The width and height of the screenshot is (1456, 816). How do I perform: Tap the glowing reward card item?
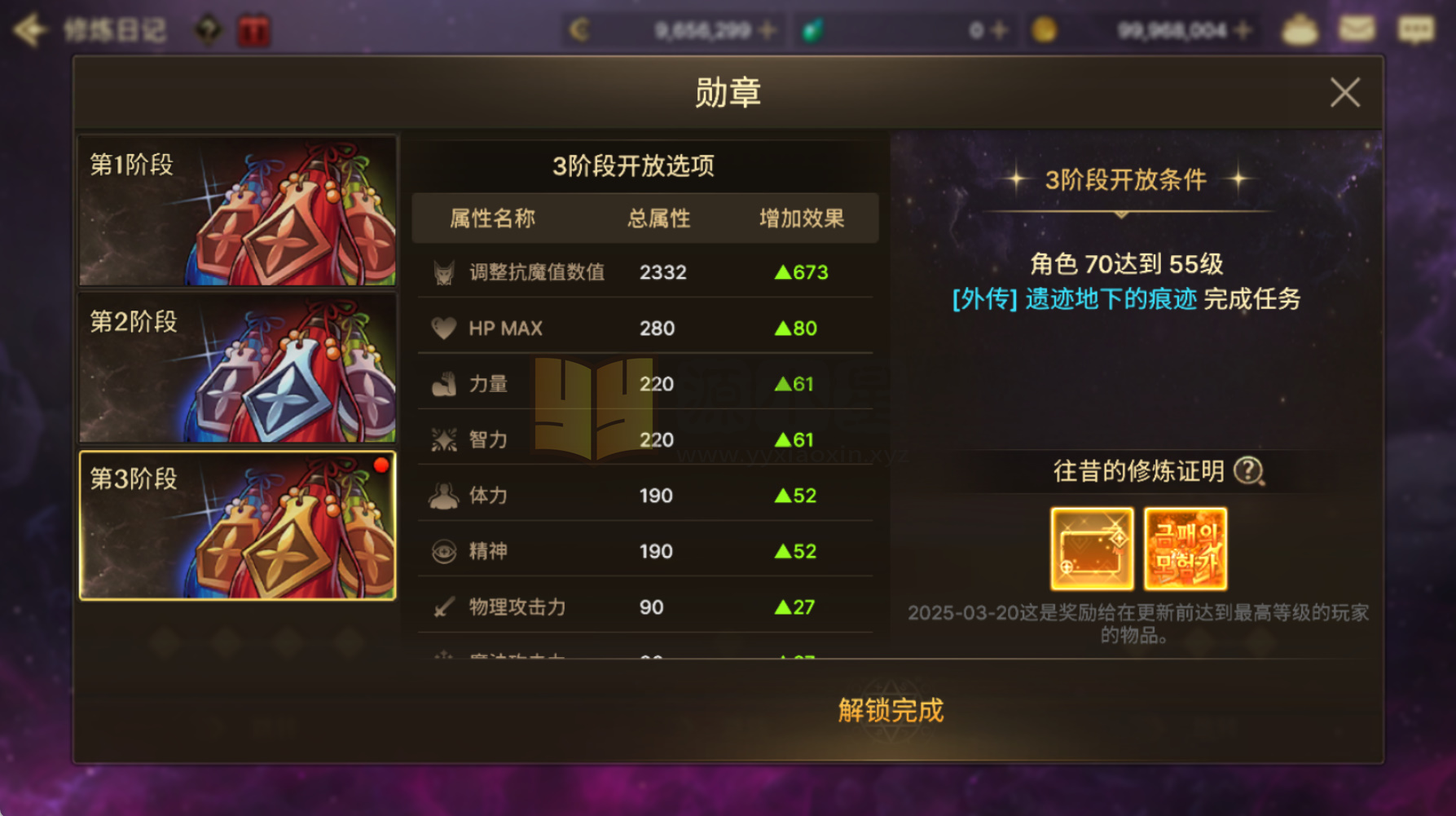(x=1092, y=549)
